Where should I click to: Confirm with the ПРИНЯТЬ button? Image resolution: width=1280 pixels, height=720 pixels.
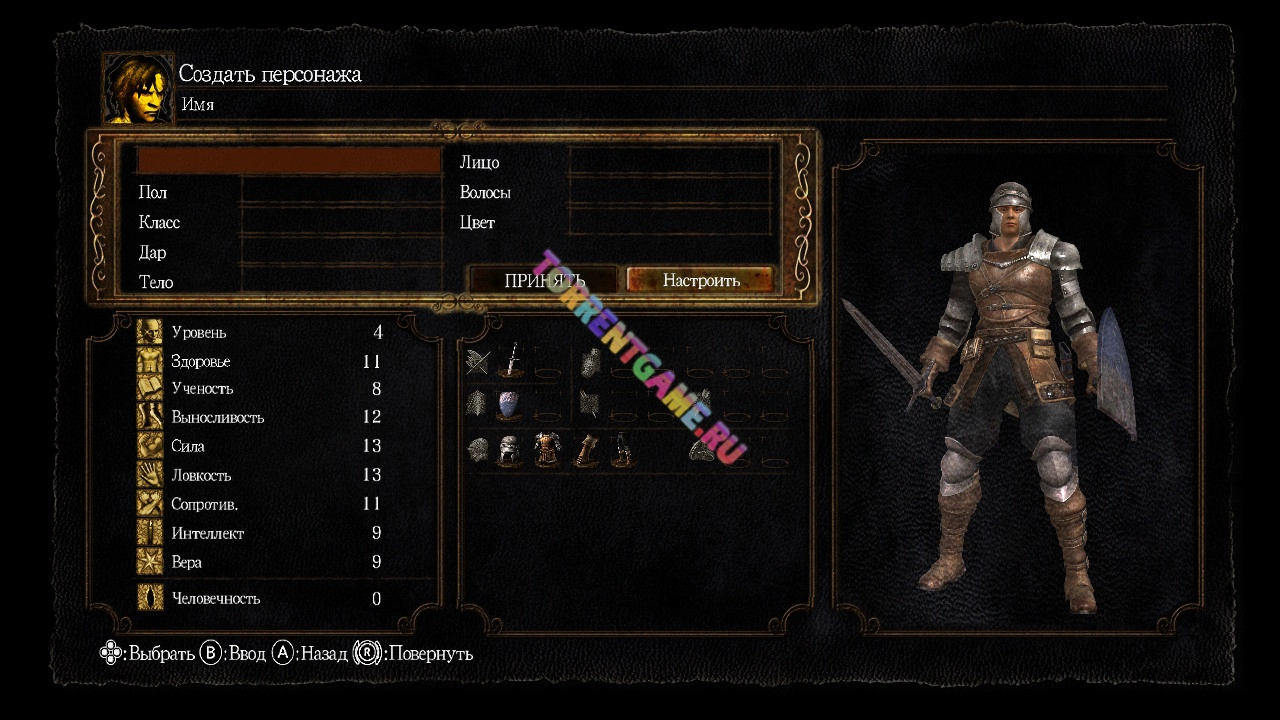coord(545,280)
